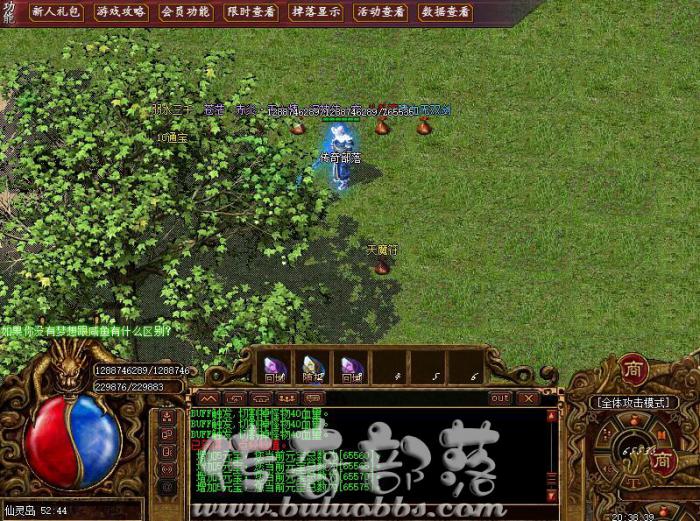Use the first 回城 return stone slot

[276, 367]
